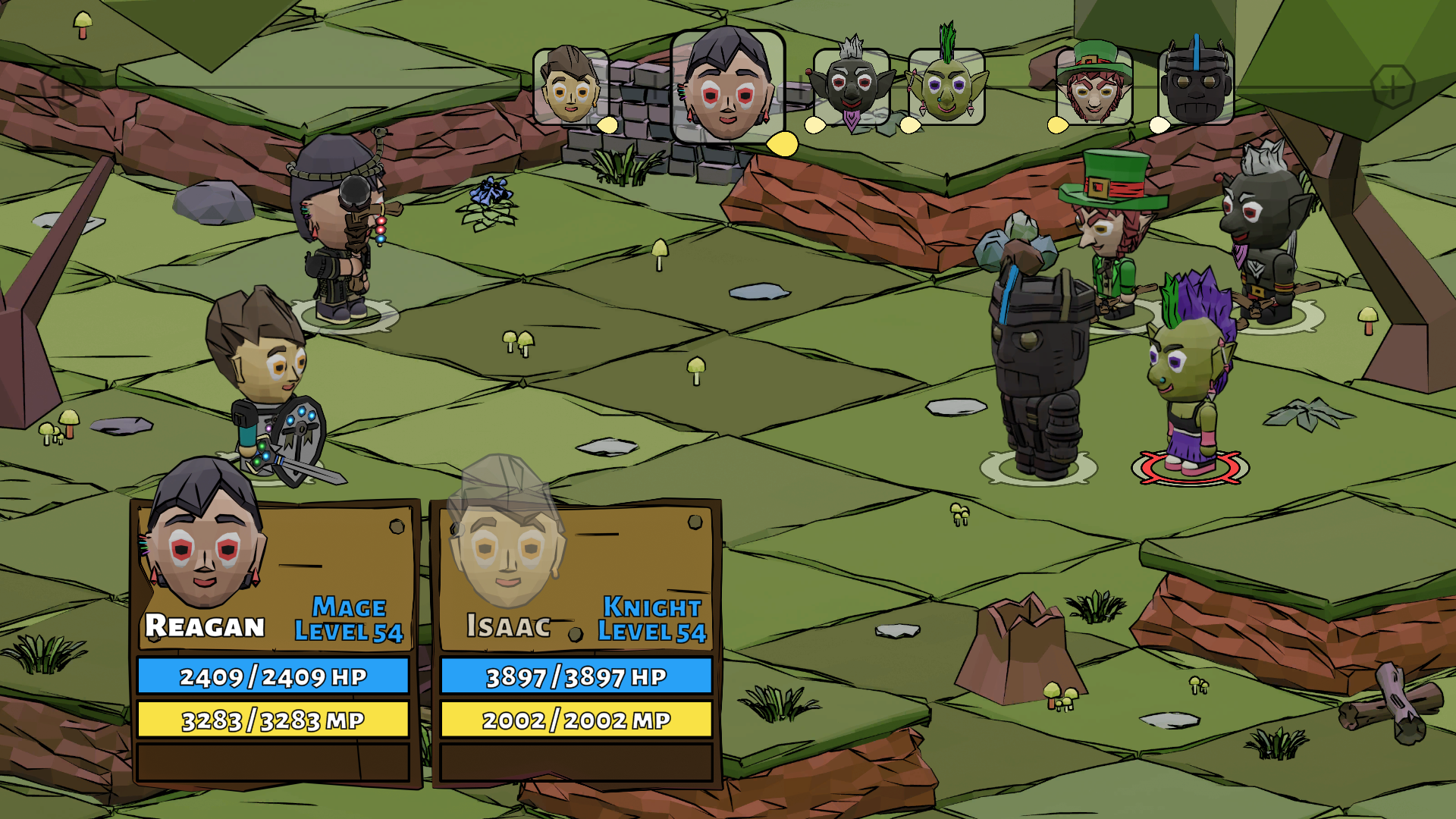Click the dark golem turn order portrait
This screenshot has height=819, width=1456.
pyautogui.click(x=1196, y=87)
